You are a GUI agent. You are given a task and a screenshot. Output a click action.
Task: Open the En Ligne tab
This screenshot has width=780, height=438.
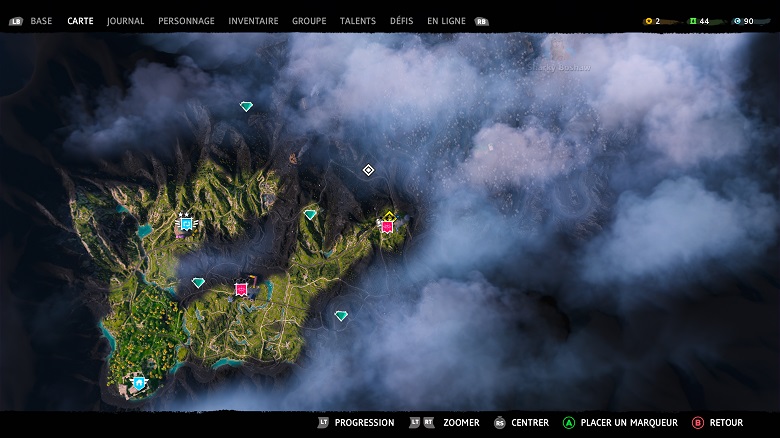click(x=446, y=21)
